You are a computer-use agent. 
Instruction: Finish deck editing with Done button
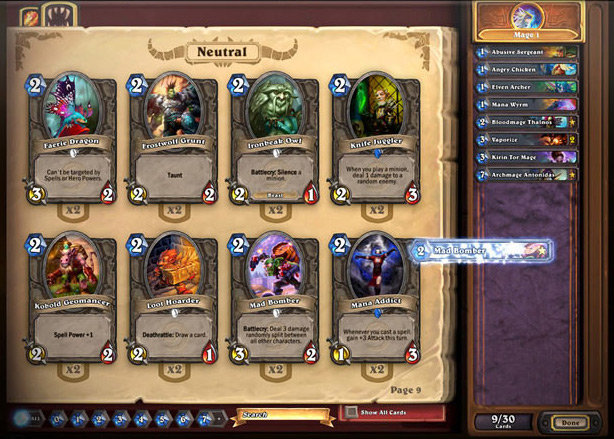(570, 423)
